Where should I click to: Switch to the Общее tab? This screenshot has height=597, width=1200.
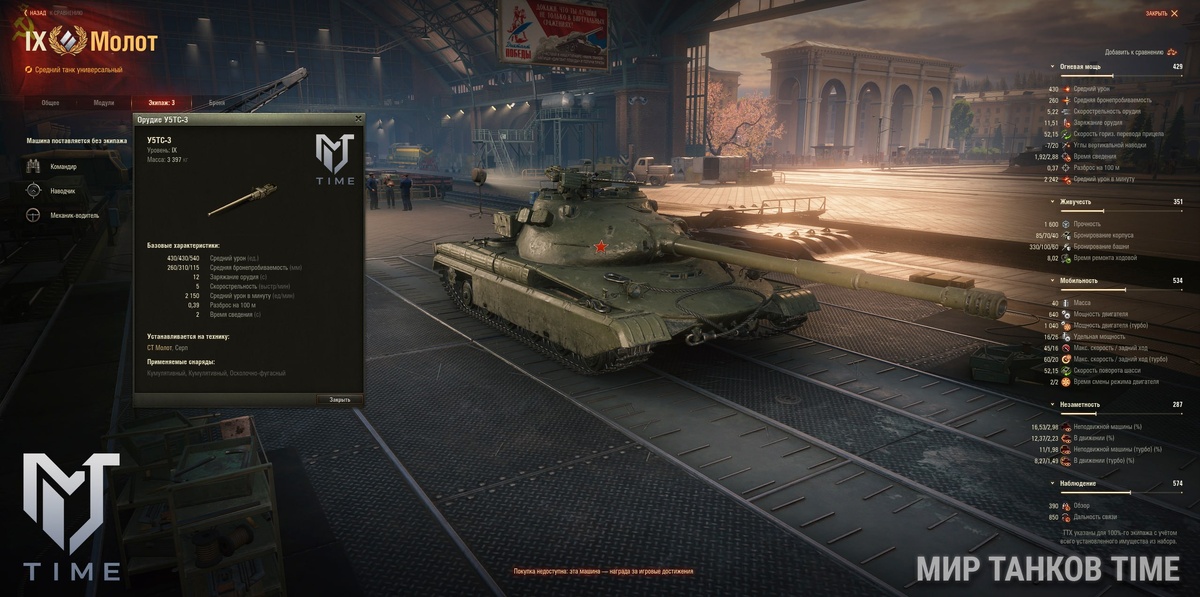click(50, 102)
